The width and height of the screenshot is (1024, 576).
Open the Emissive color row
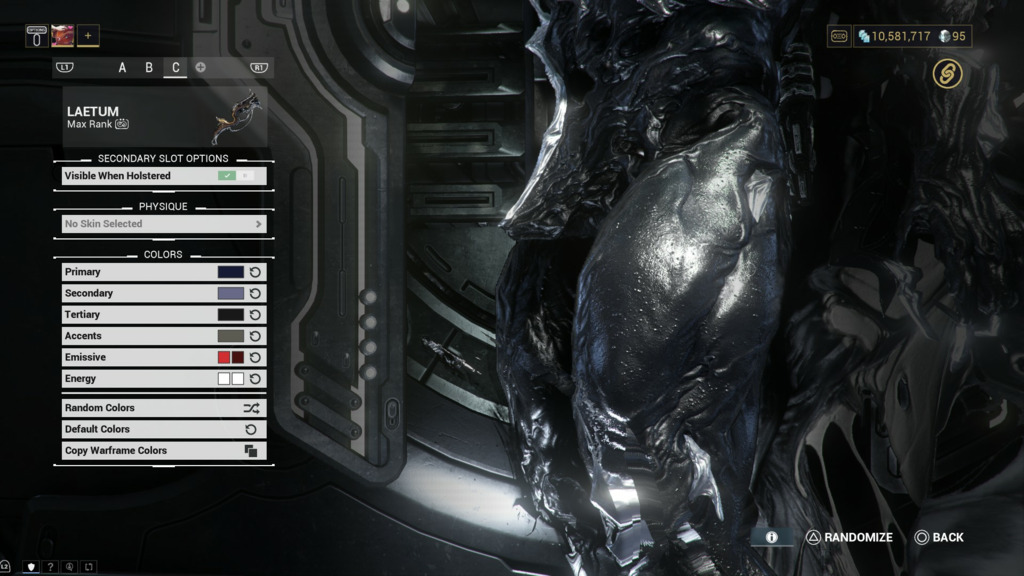pyautogui.click(x=150, y=358)
